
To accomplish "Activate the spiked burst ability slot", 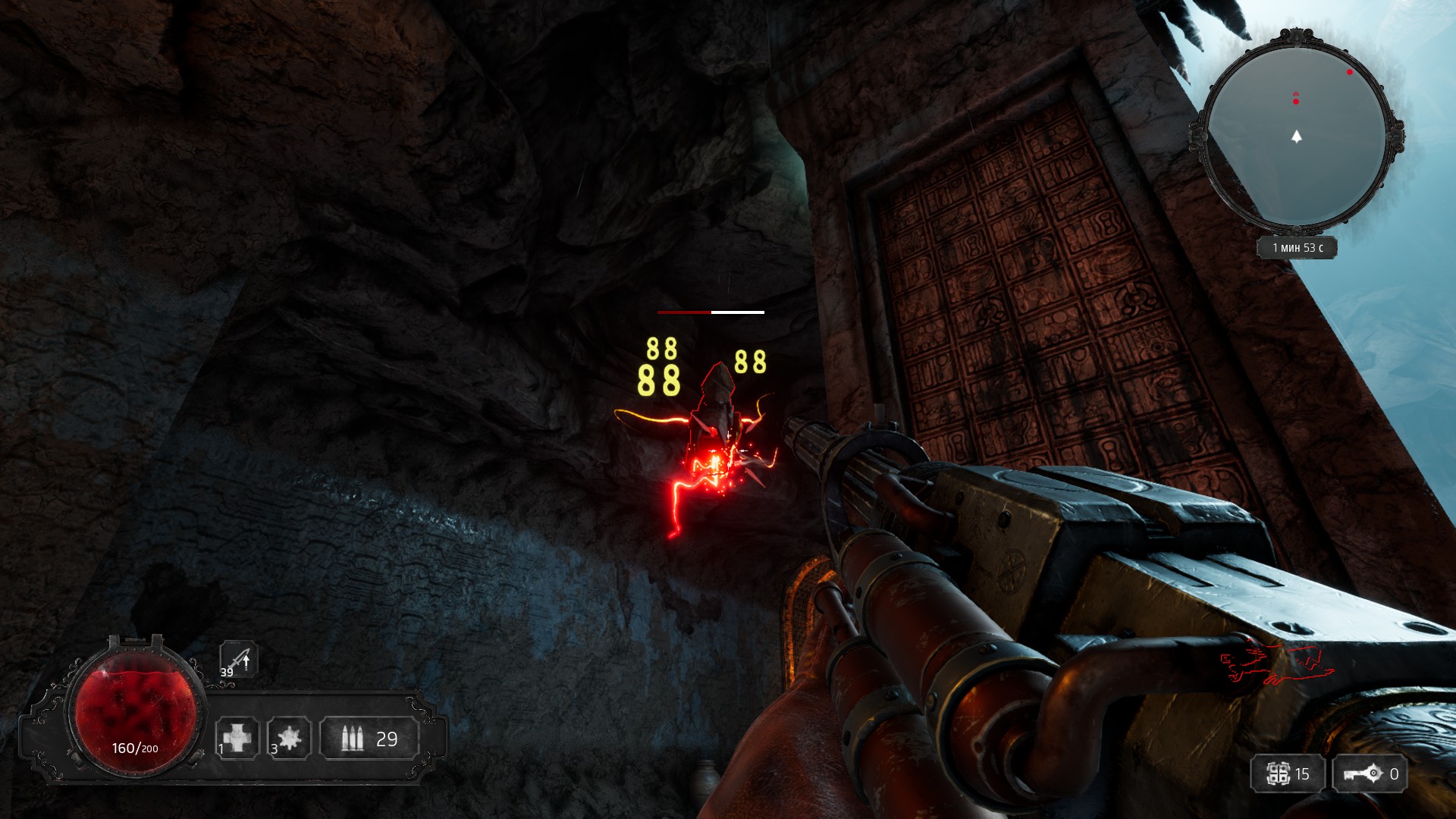I will (x=289, y=738).
